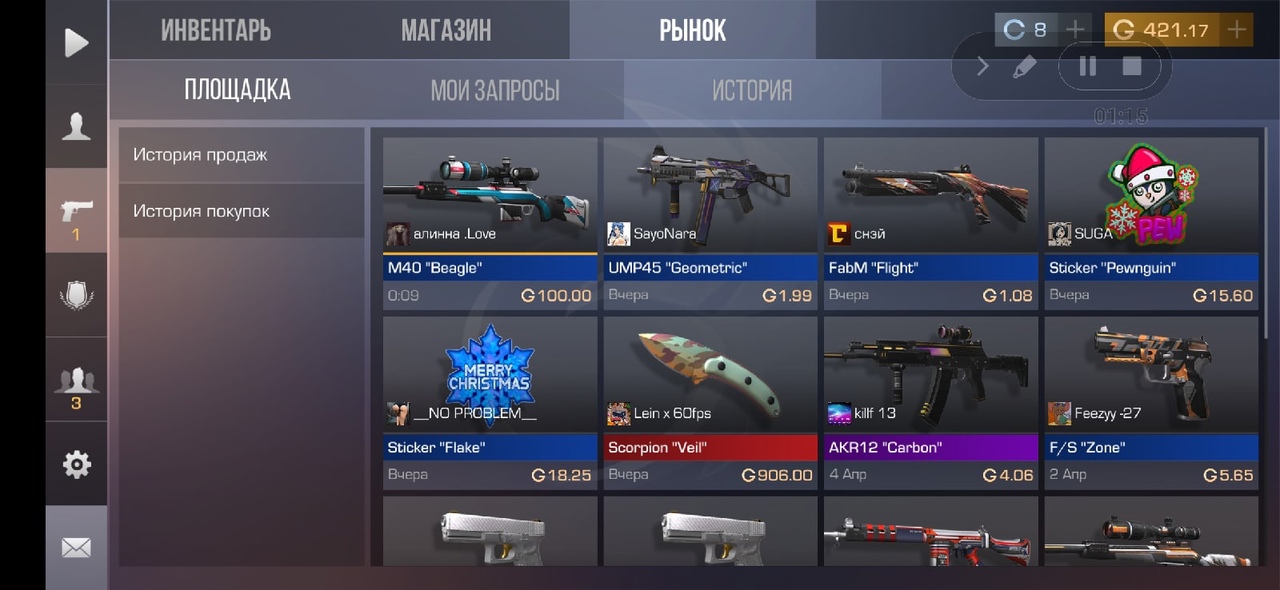Viewport: 1280px width, 590px height.
Task: Choose История продаж in the side list
Action: click(241, 155)
